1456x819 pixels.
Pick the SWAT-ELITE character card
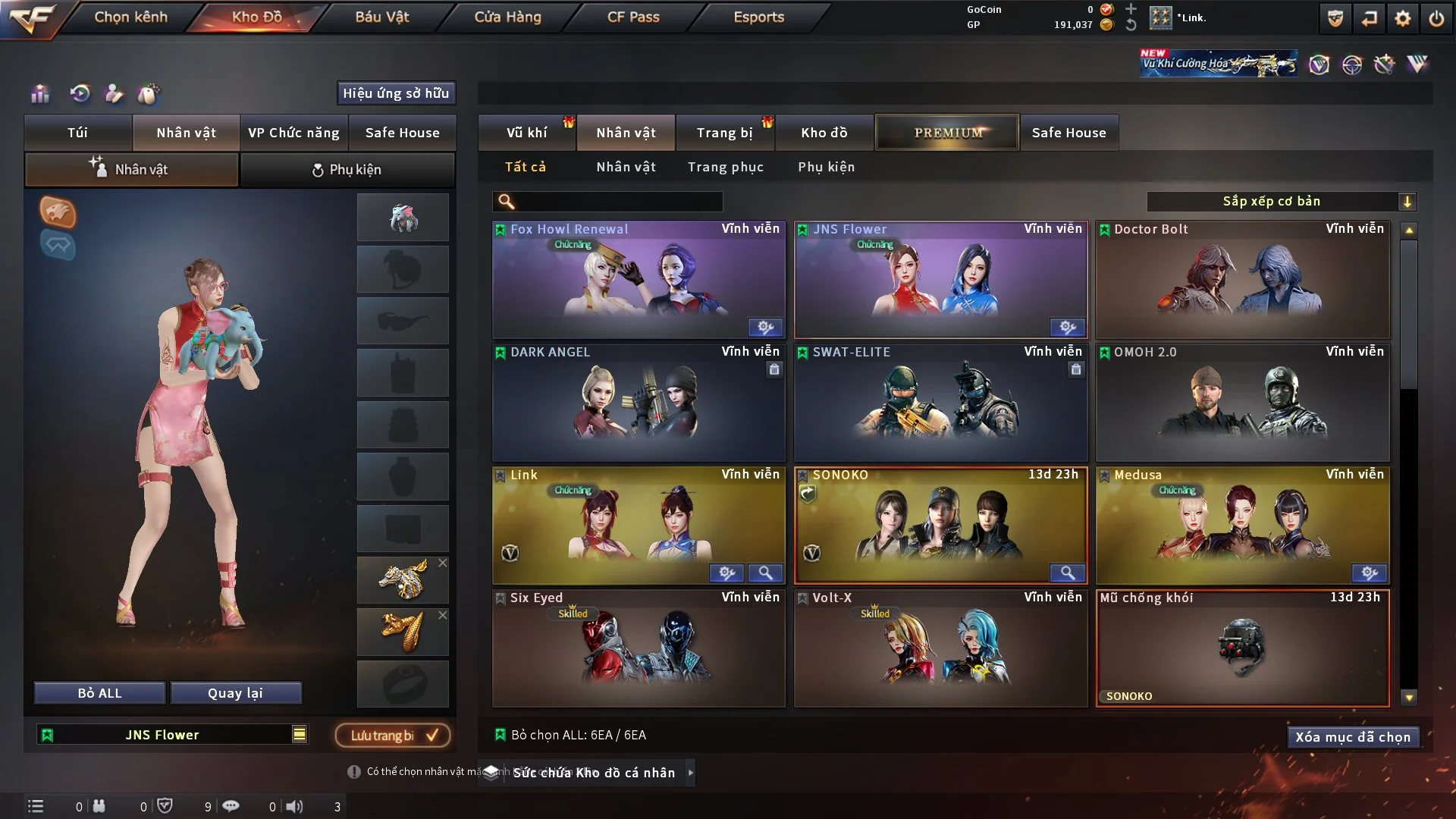click(940, 403)
